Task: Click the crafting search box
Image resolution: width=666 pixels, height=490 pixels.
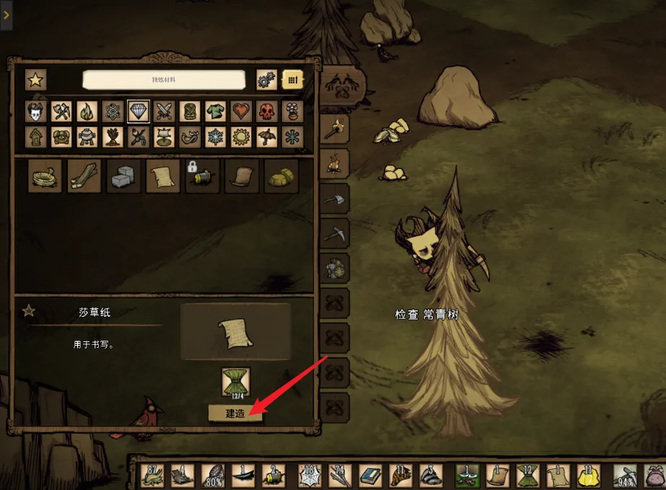Action: point(163,79)
